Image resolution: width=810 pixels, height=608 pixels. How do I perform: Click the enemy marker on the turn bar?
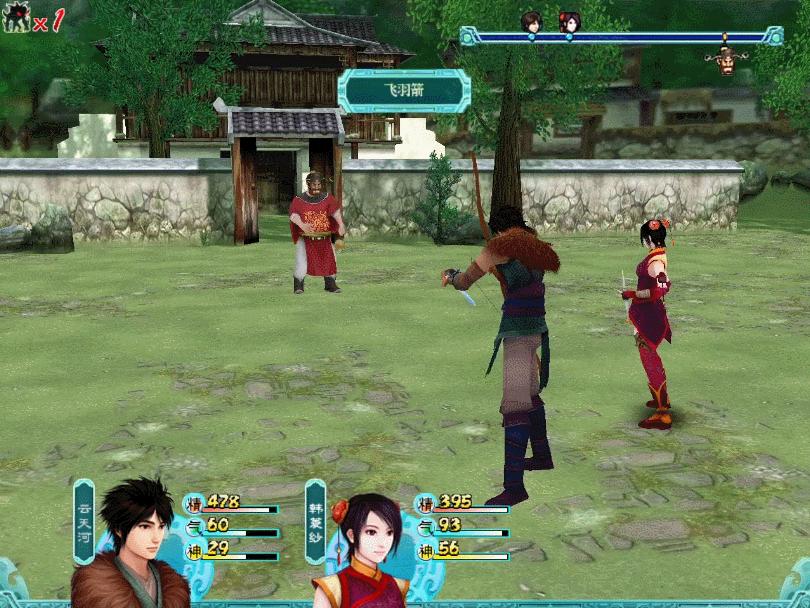pyautogui.click(x=726, y=58)
